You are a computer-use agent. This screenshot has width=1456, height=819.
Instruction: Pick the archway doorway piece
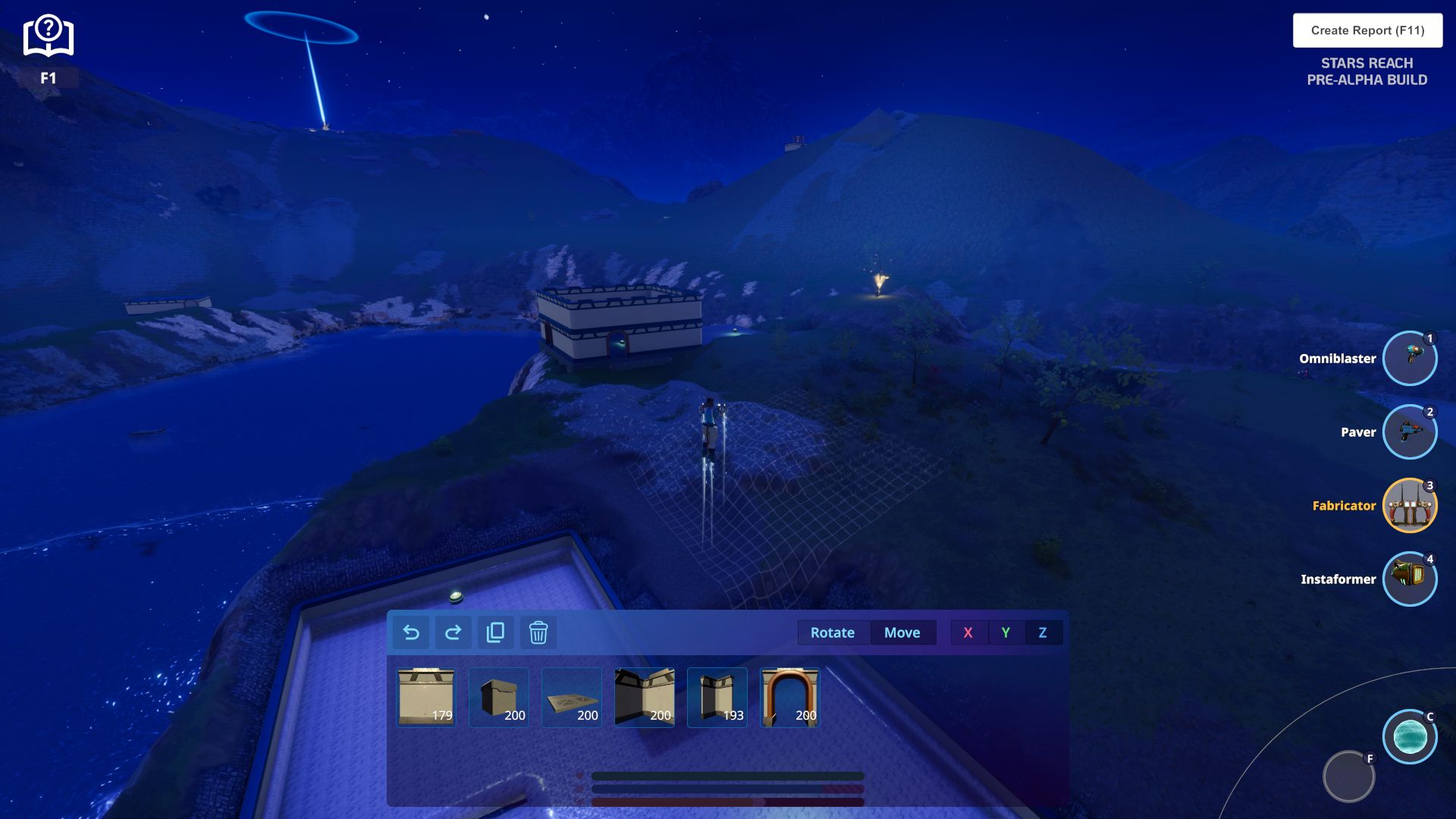coord(789,697)
